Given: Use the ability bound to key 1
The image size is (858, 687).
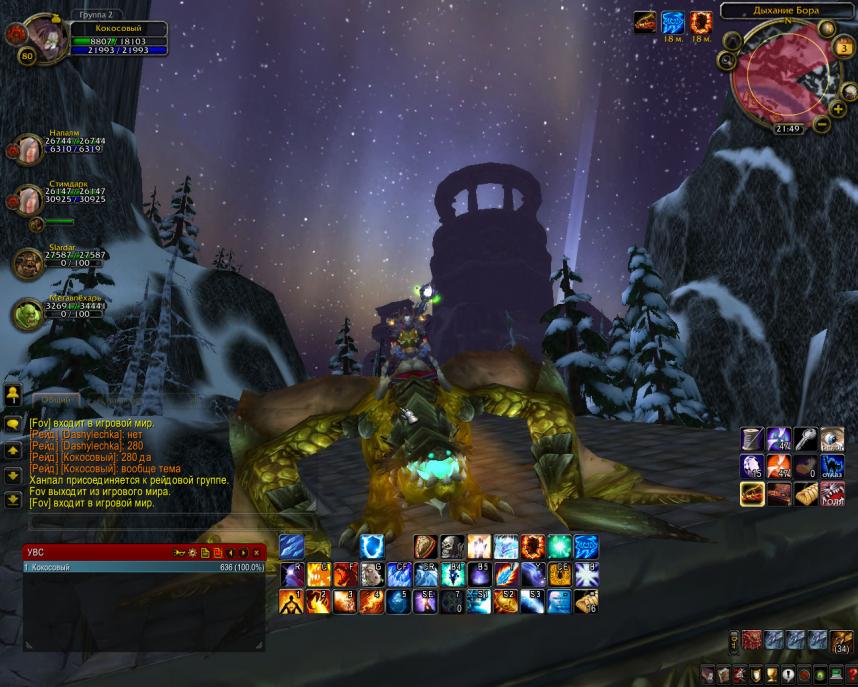Looking at the screenshot, I should point(291,601).
